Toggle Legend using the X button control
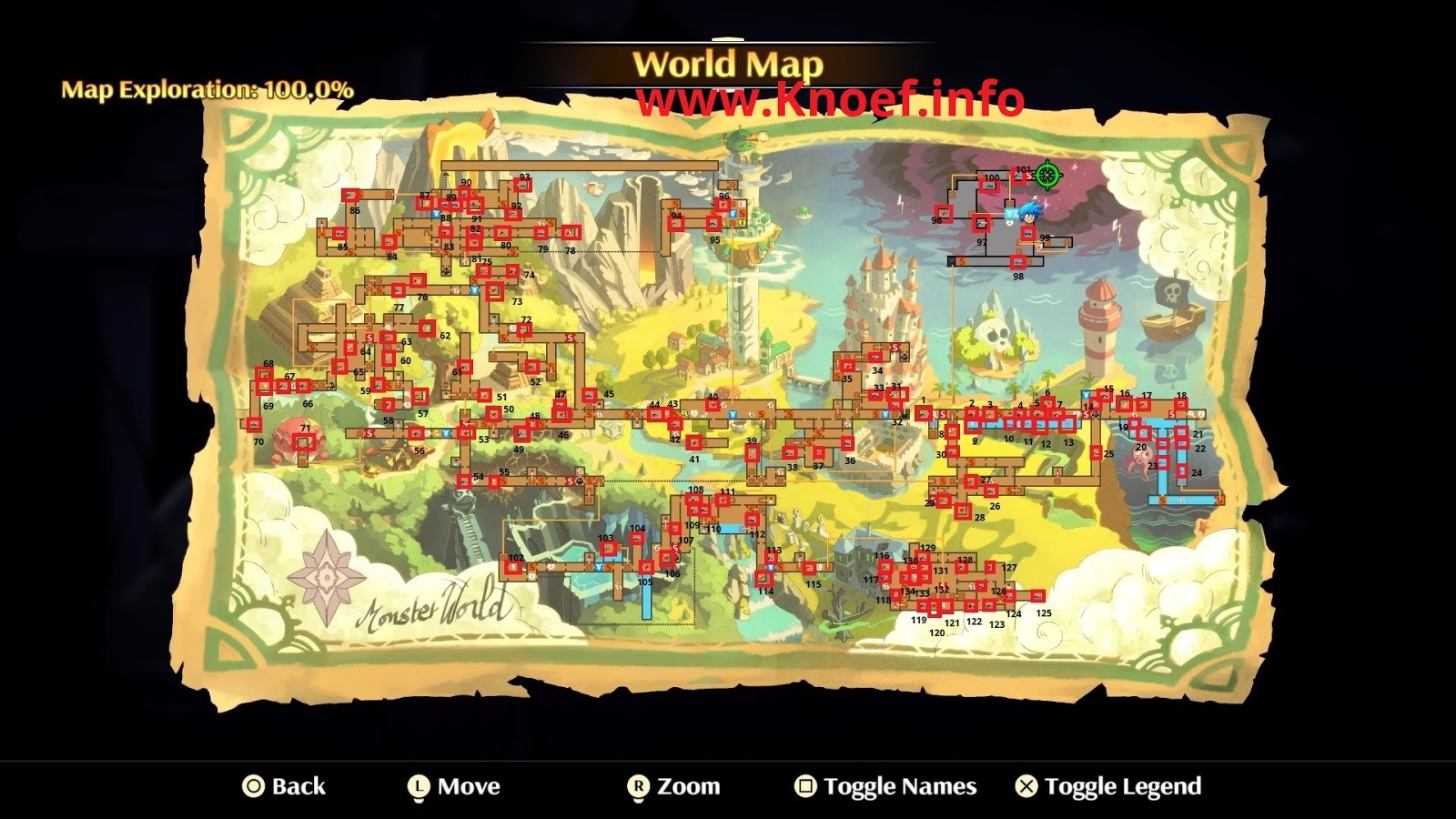 click(1026, 784)
